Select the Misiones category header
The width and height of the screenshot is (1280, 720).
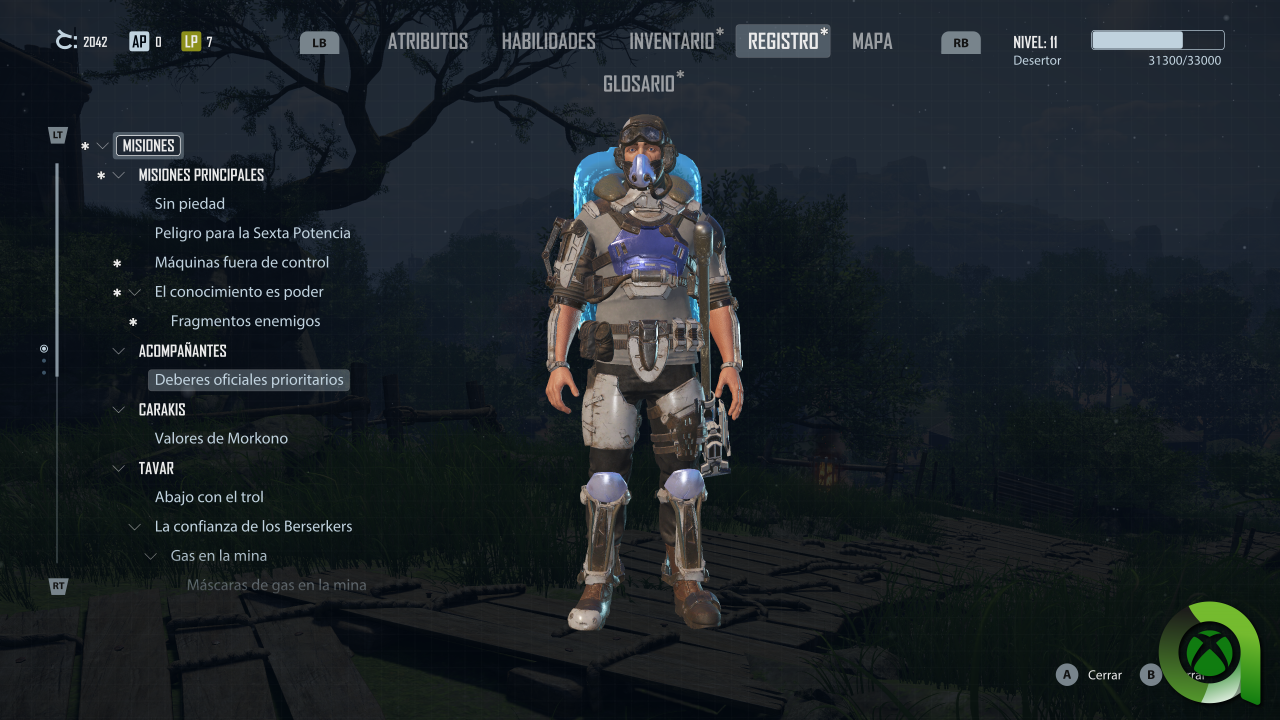(148, 145)
